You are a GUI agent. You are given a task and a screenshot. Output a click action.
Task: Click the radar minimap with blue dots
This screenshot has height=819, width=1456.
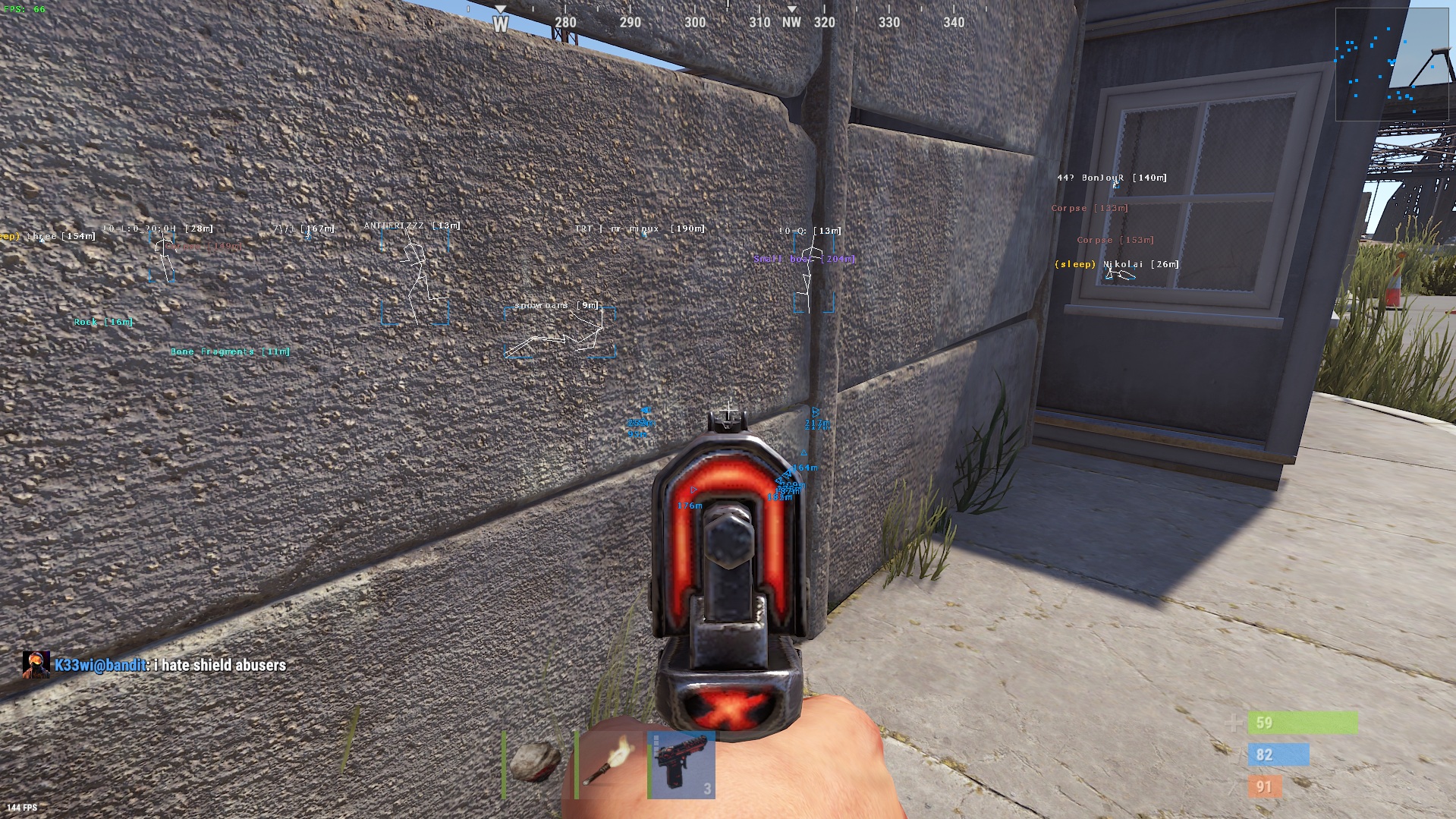click(1391, 65)
